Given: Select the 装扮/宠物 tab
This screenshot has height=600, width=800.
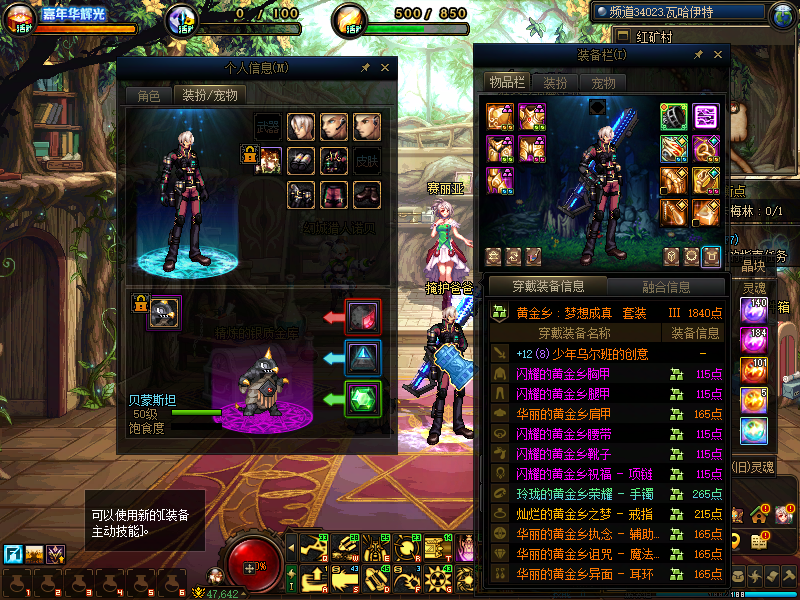Looking at the screenshot, I should click(x=209, y=96).
